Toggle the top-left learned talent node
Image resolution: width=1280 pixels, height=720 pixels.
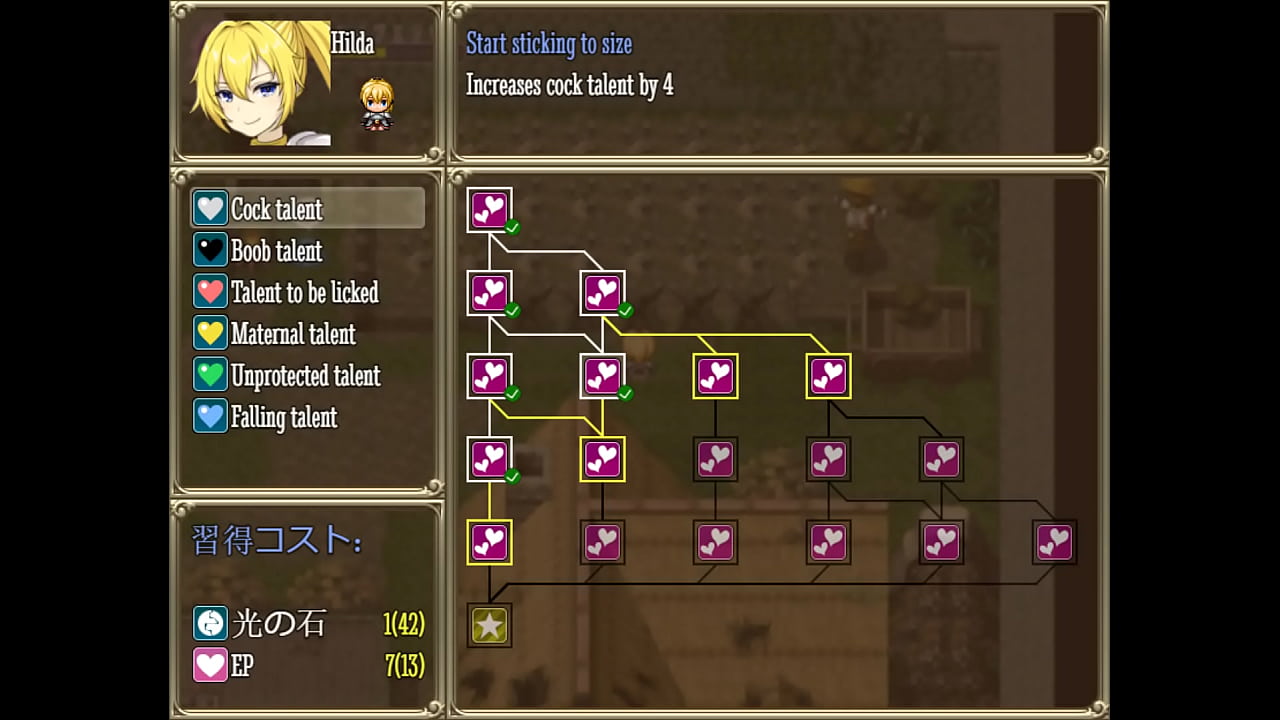(x=489, y=210)
